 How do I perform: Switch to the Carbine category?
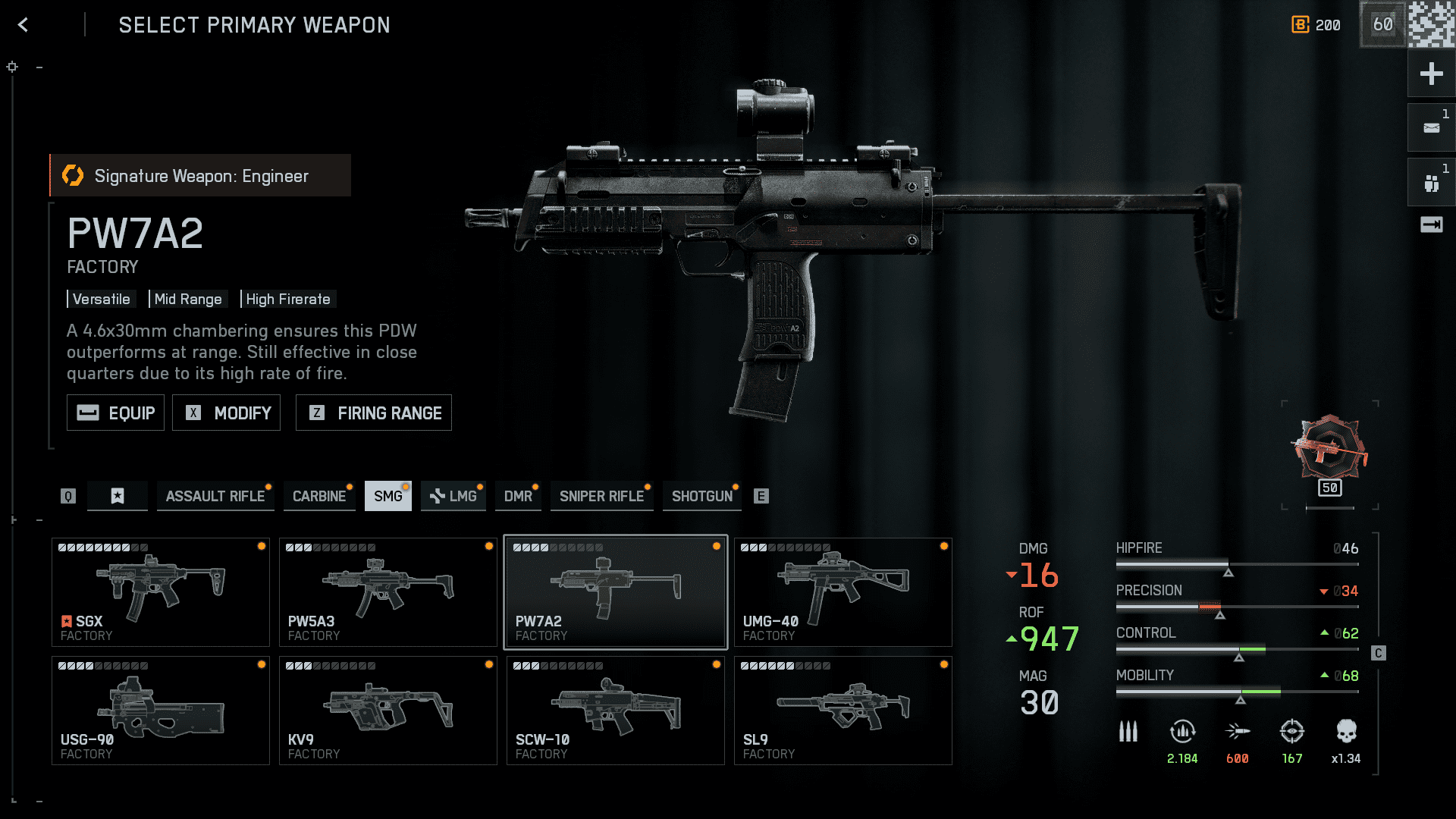[x=319, y=497]
